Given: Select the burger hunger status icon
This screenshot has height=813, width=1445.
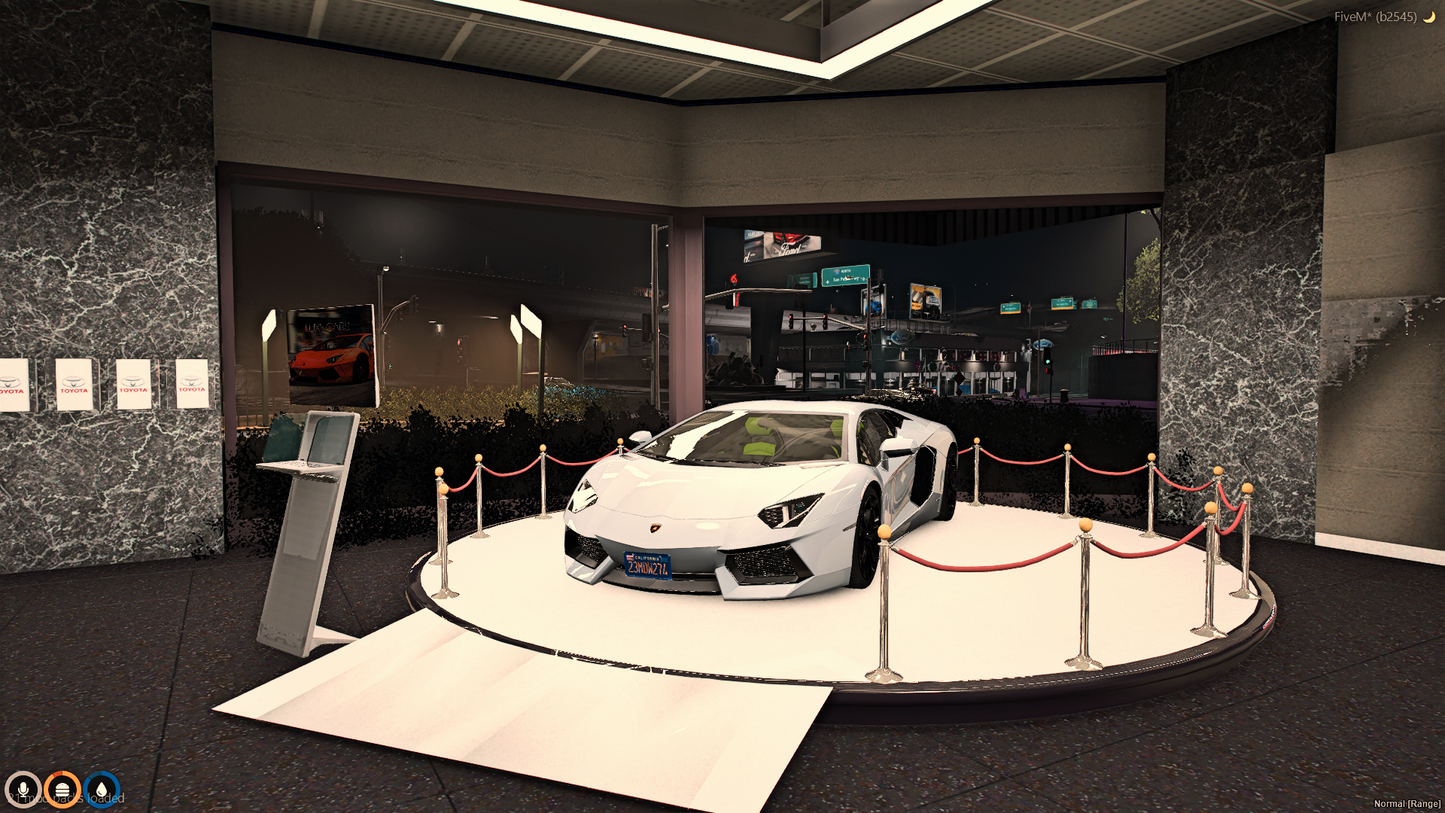Looking at the screenshot, I should coord(62,790).
